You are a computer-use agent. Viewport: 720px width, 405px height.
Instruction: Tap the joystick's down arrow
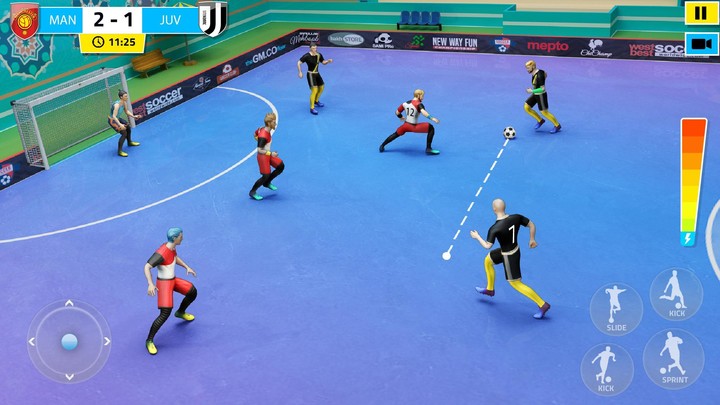click(69, 376)
